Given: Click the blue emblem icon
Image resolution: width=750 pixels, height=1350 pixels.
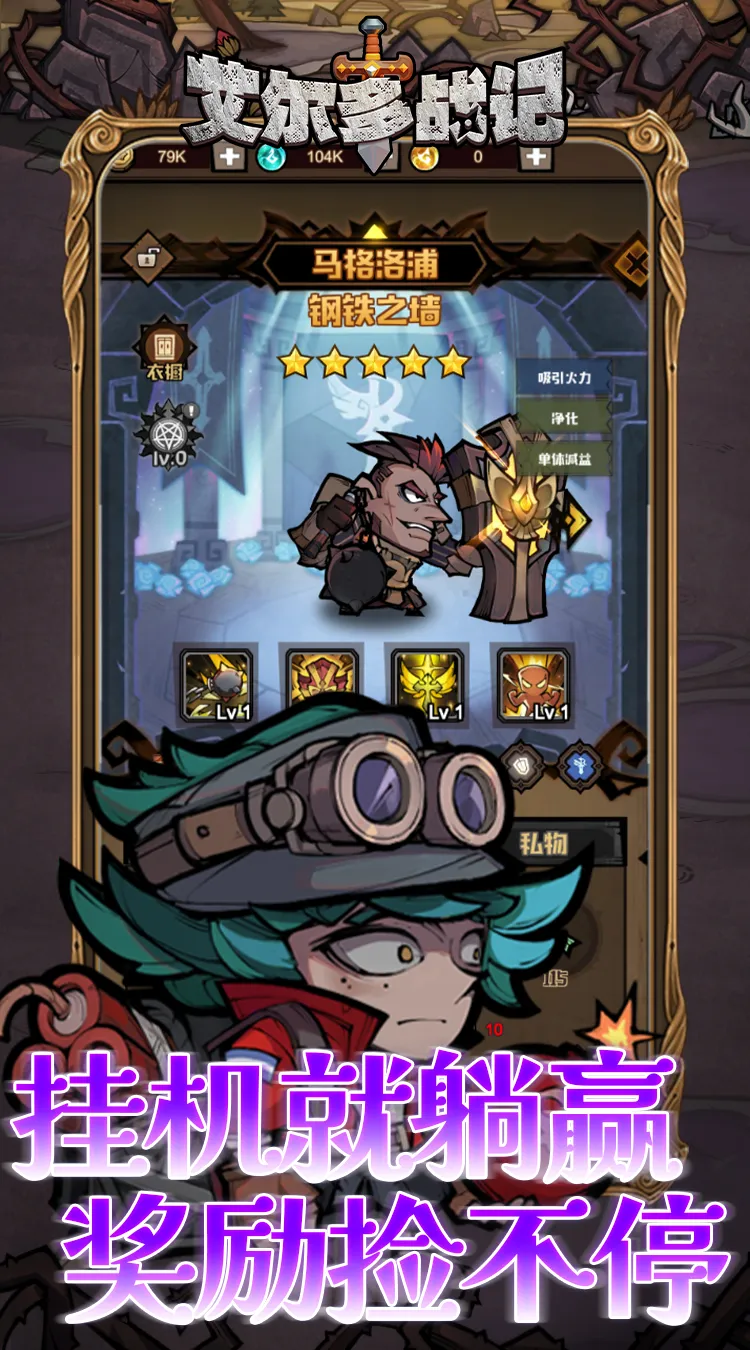Looking at the screenshot, I should pyautogui.click(x=579, y=764).
